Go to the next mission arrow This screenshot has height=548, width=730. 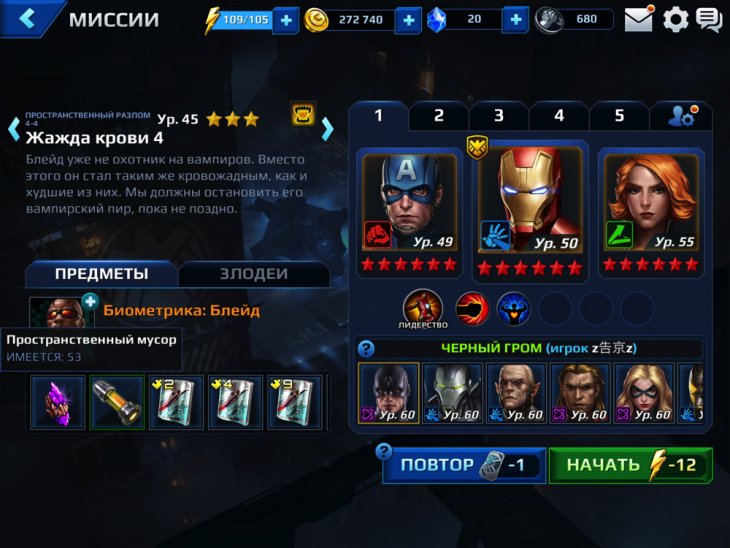pyautogui.click(x=327, y=128)
